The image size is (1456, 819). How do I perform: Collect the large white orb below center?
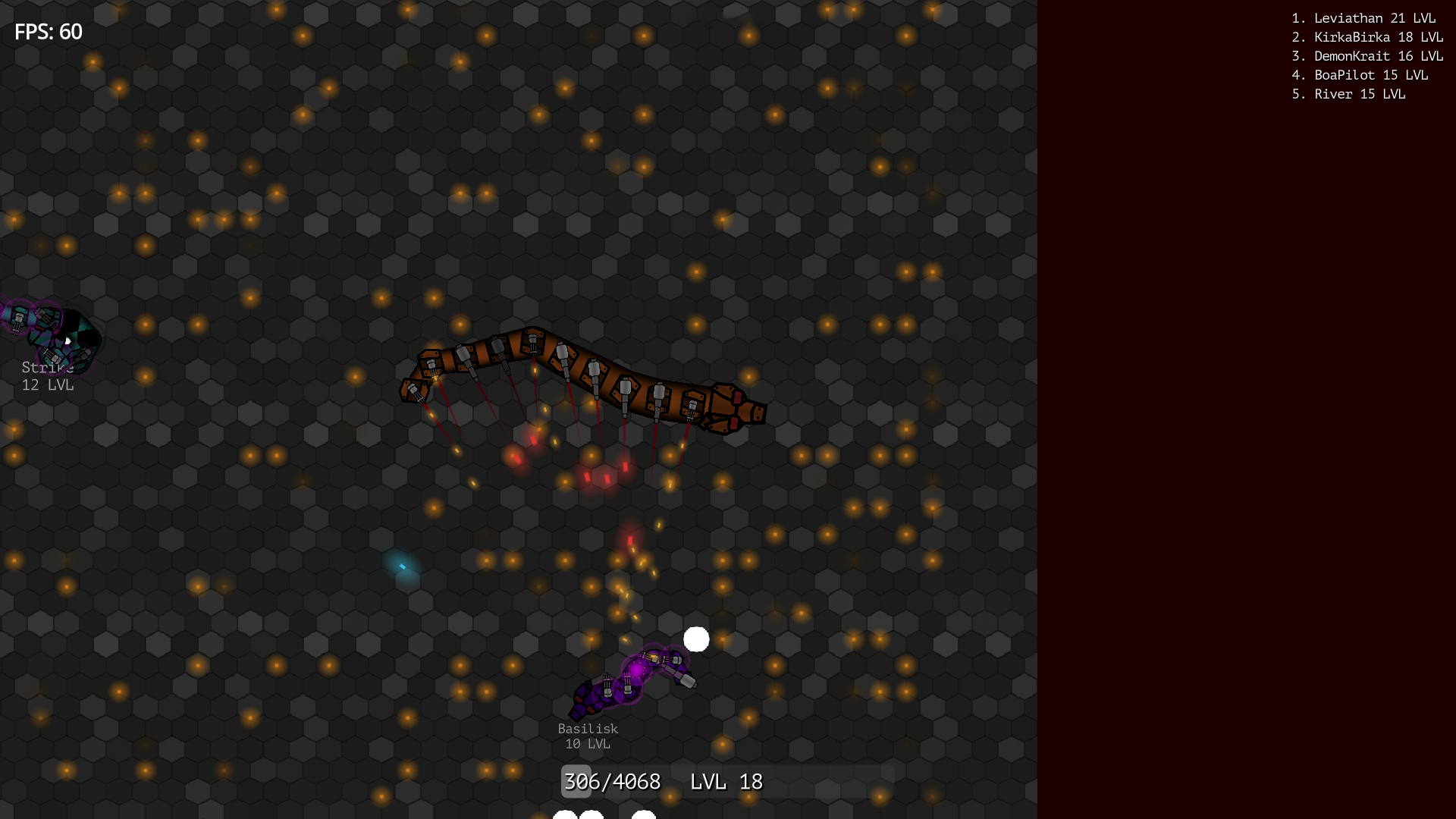coord(697,640)
